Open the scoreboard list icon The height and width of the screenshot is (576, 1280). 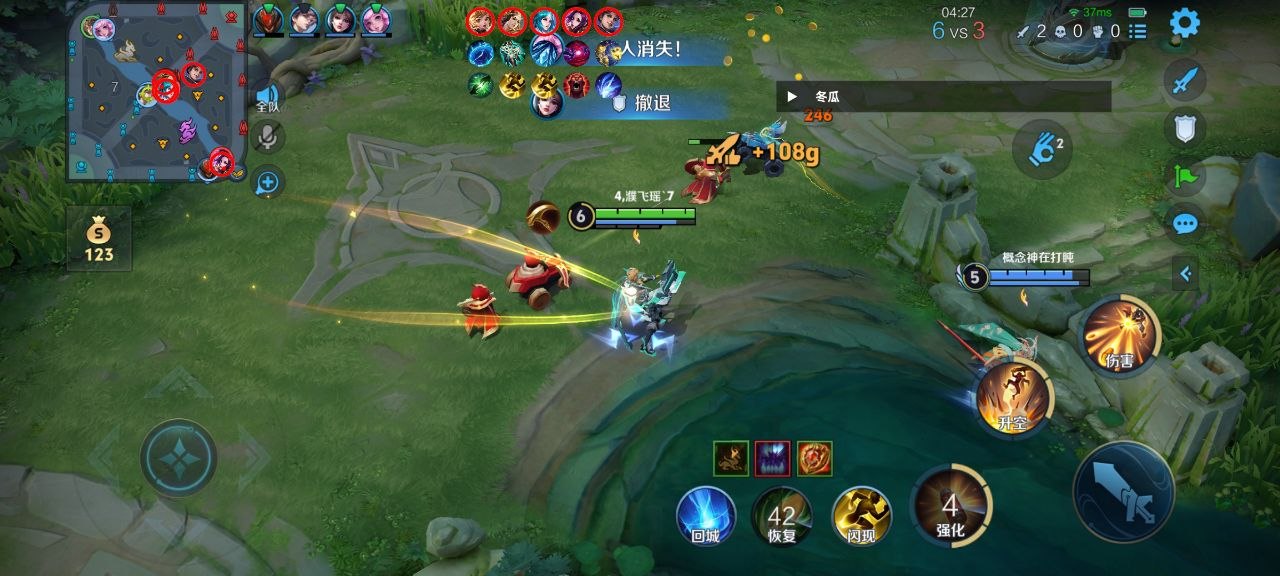(1138, 32)
